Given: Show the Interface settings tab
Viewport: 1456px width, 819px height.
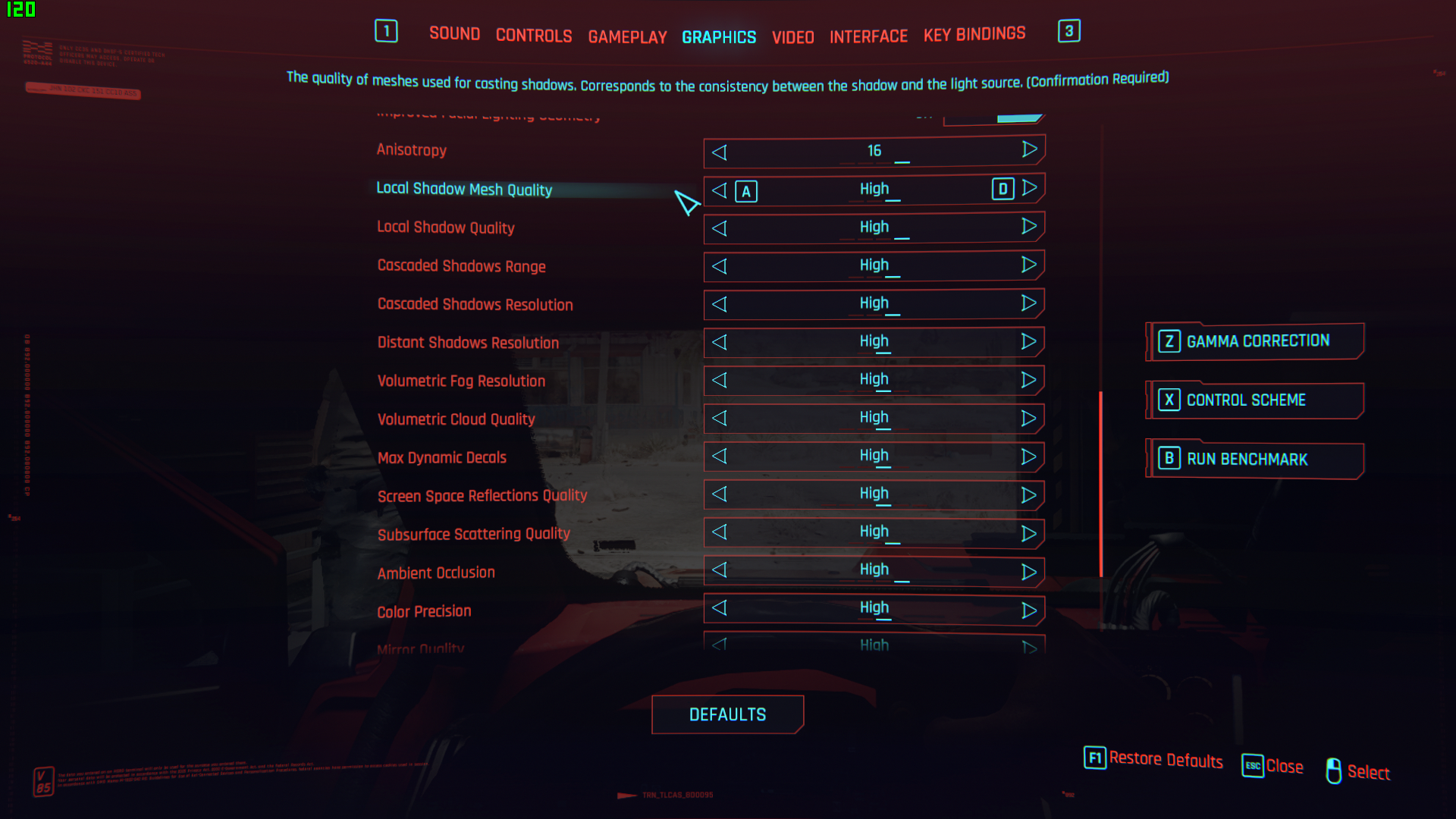Looking at the screenshot, I should [868, 36].
